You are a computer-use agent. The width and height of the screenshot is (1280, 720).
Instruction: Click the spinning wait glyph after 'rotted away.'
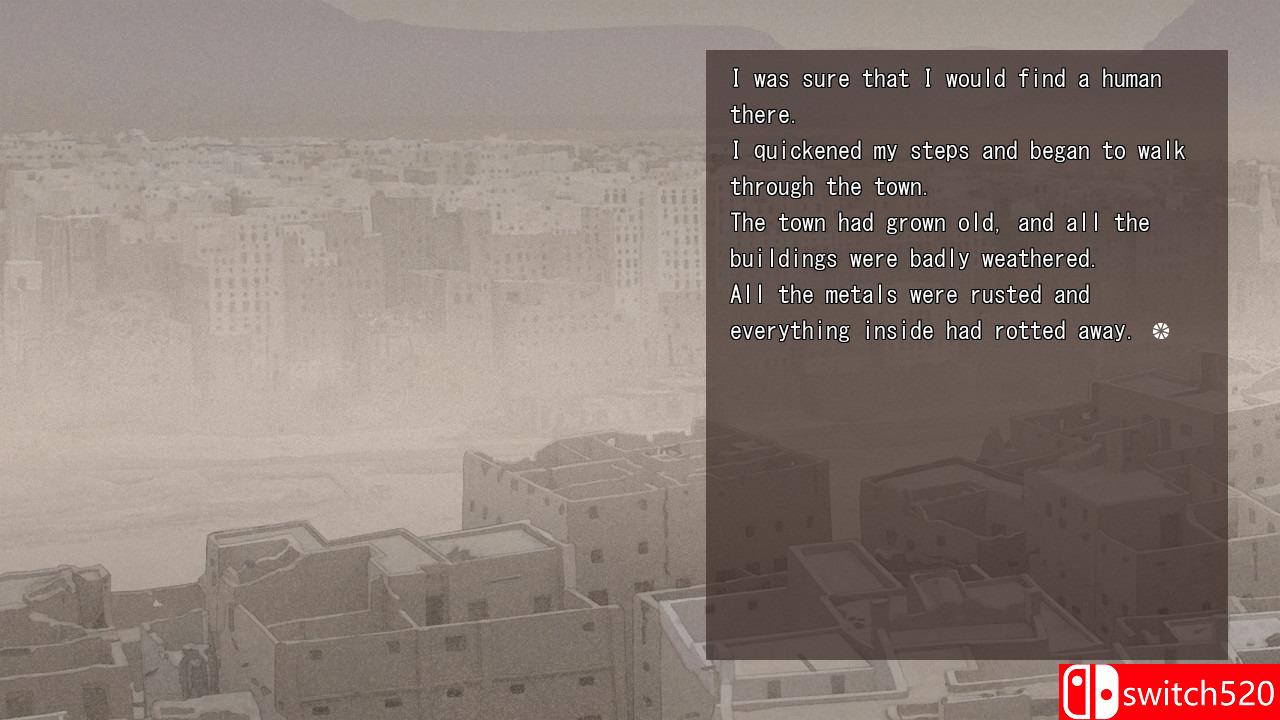1160,330
